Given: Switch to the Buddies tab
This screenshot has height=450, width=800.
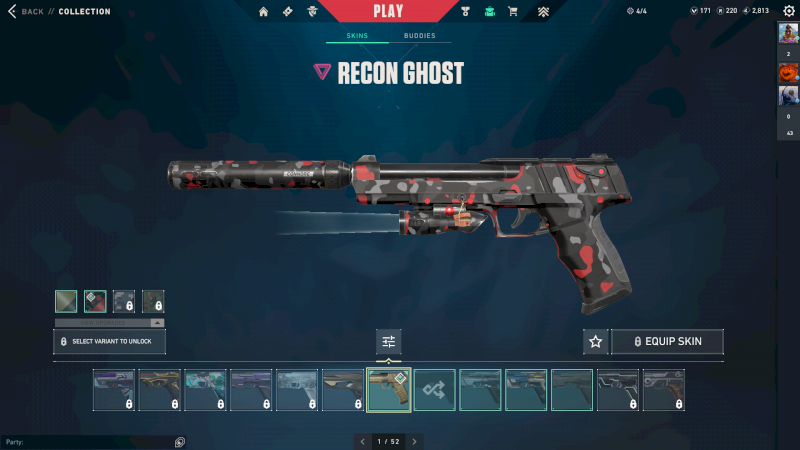Looking at the screenshot, I should tap(420, 36).
